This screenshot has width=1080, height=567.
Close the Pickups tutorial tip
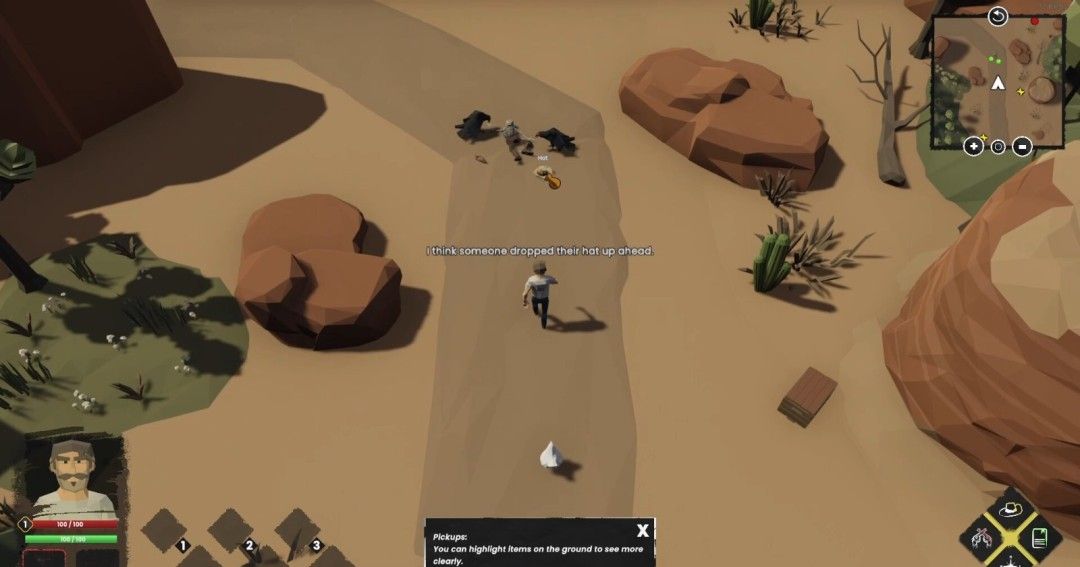pos(643,531)
